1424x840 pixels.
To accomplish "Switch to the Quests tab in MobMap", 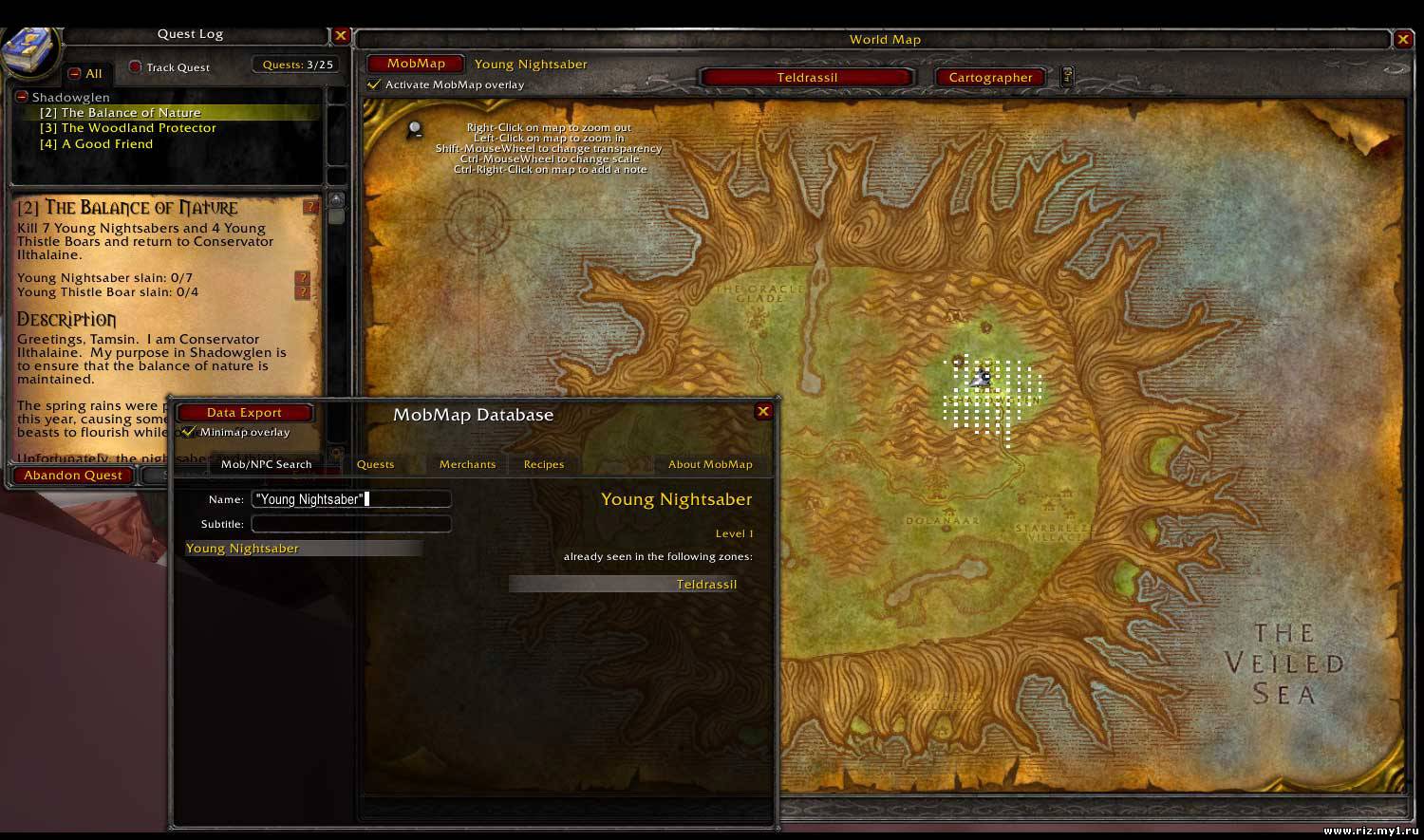I will point(375,464).
